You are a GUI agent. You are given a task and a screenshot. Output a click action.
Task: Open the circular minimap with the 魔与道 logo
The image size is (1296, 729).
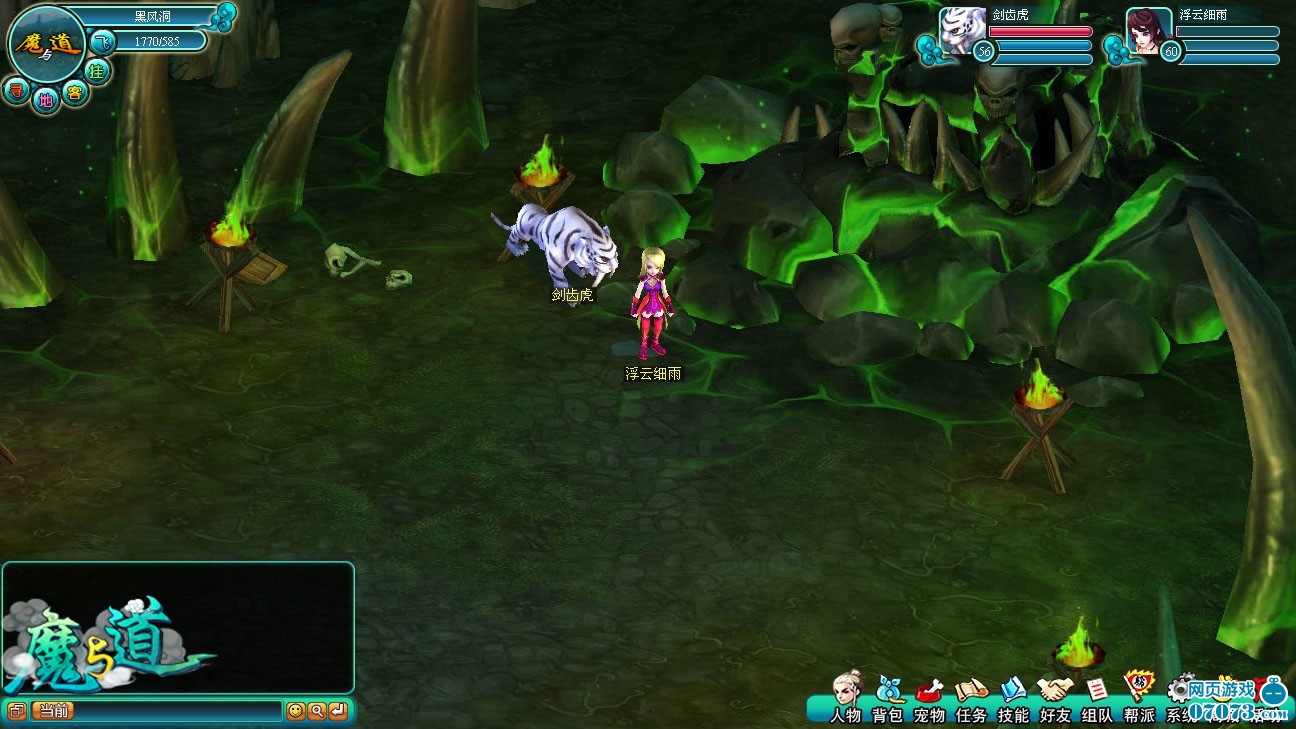[x=46, y=44]
